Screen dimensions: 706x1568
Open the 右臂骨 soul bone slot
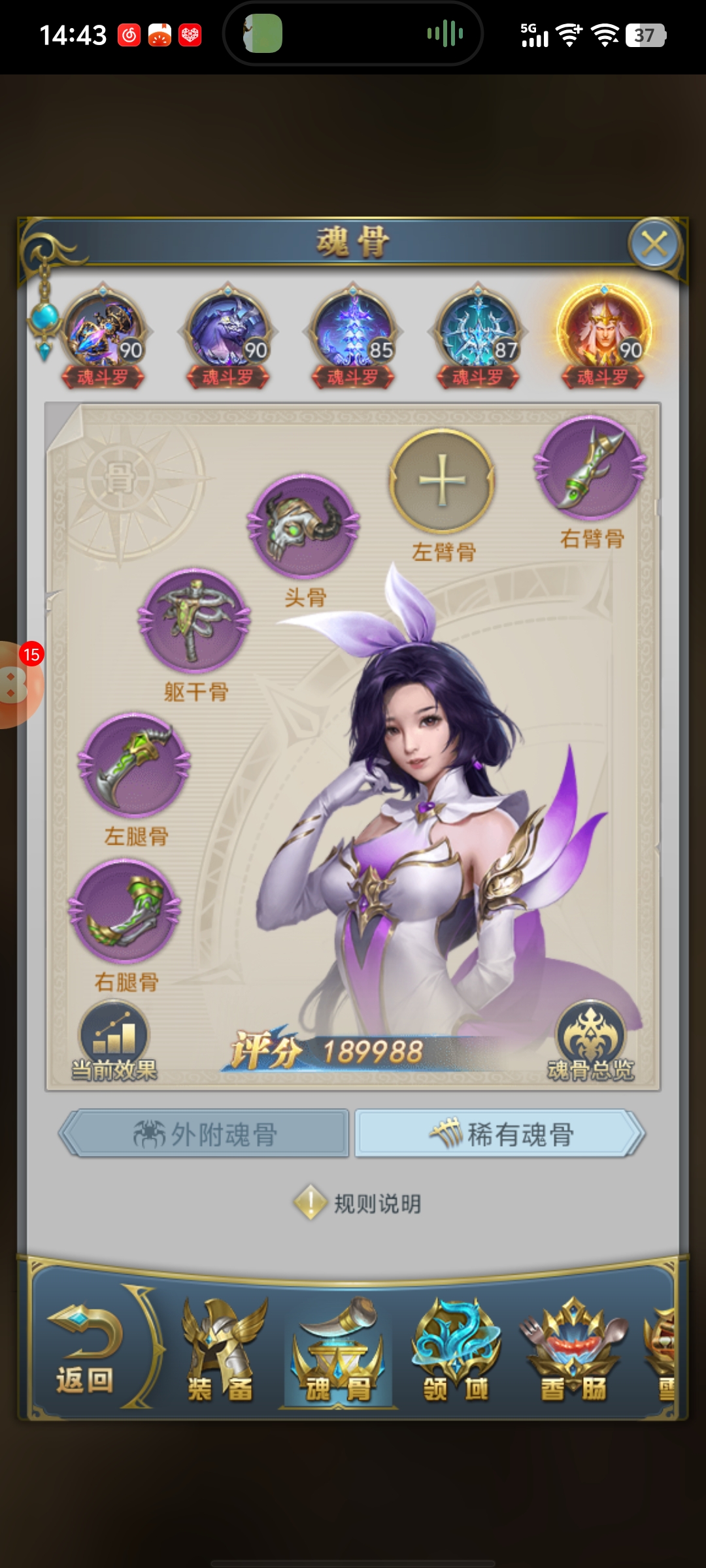click(x=590, y=468)
